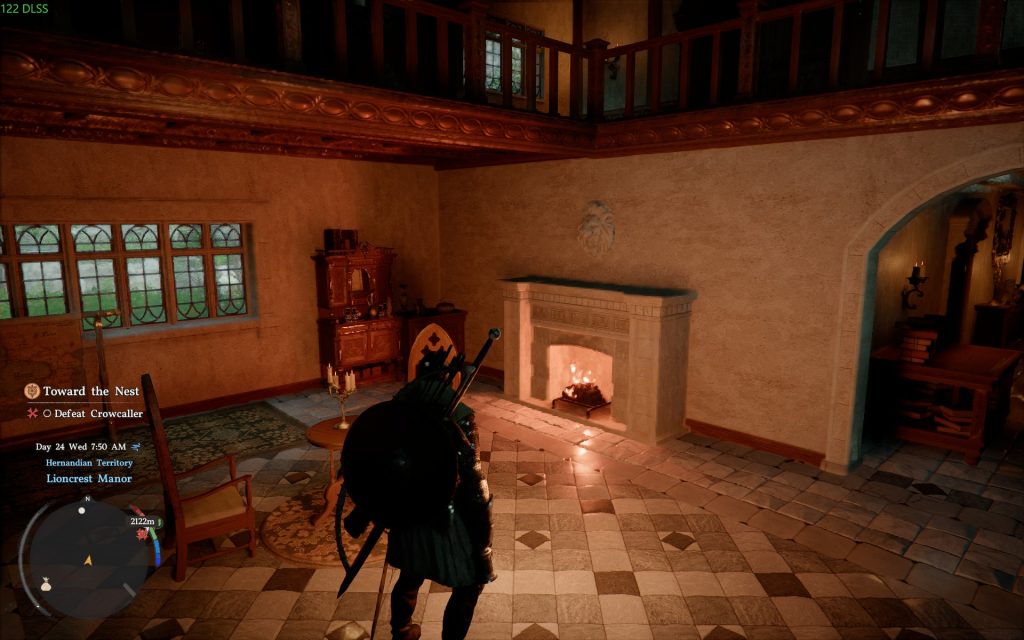Open the Toward the Nest quest tracker
The width and height of the screenshot is (1024, 640).
click(90, 391)
